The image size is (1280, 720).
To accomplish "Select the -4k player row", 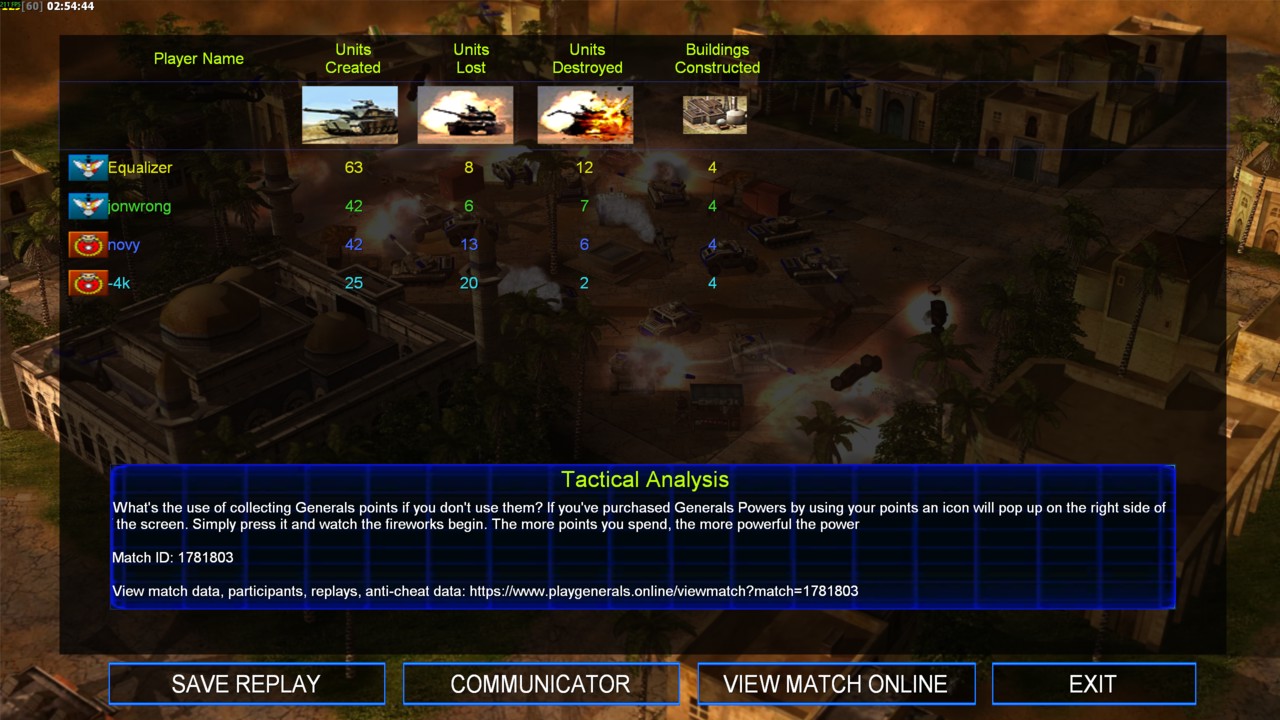I will tap(119, 283).
